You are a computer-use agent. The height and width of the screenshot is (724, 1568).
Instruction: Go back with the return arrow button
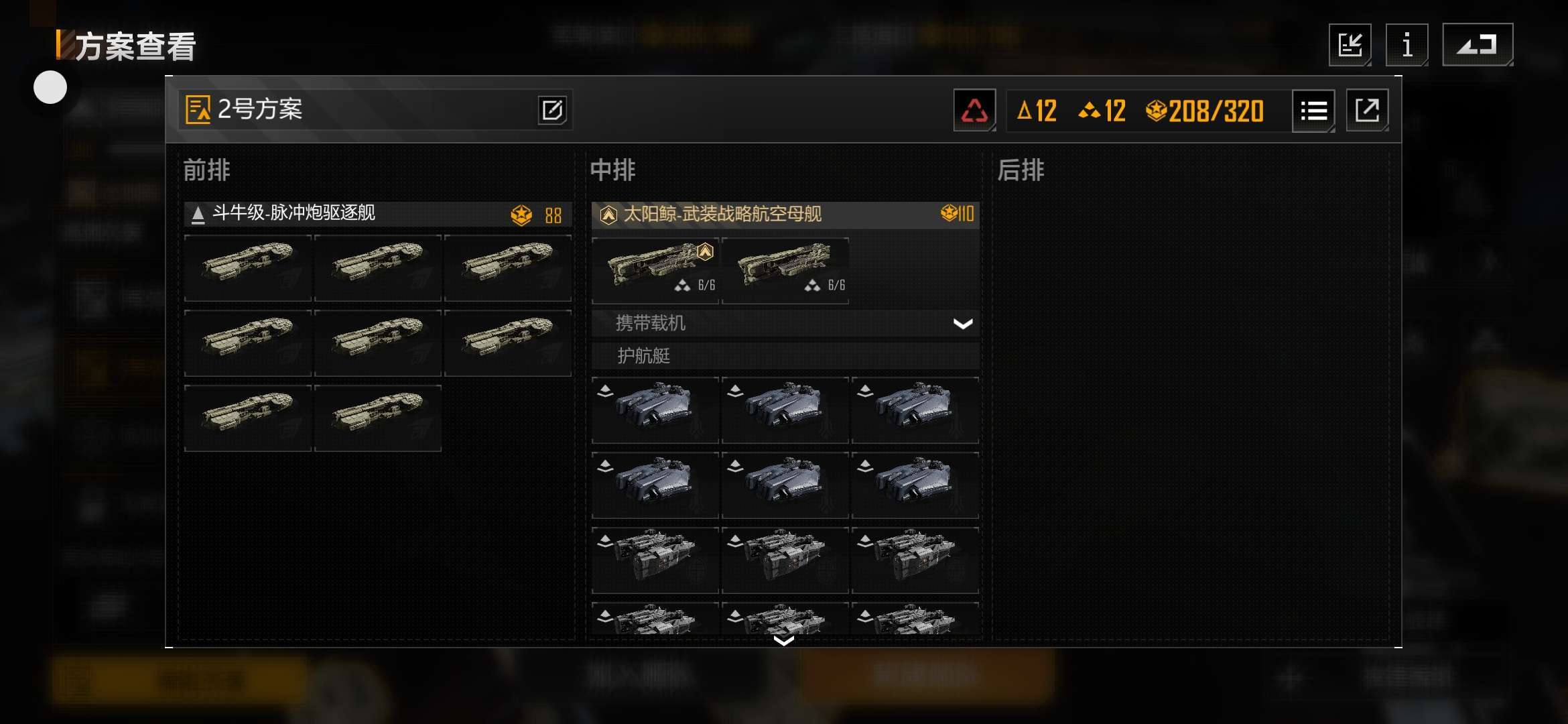[1477, 46]
